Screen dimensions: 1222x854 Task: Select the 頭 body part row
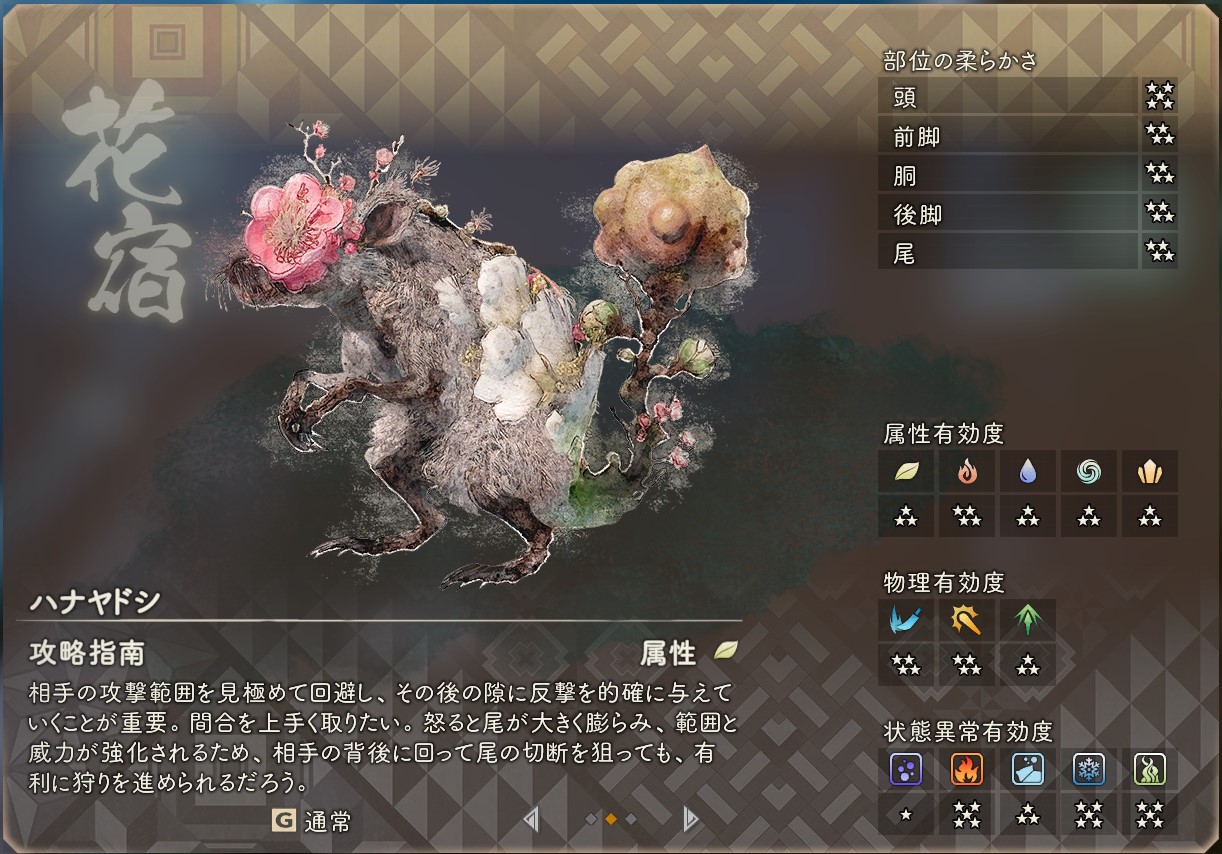[1008, 97]
